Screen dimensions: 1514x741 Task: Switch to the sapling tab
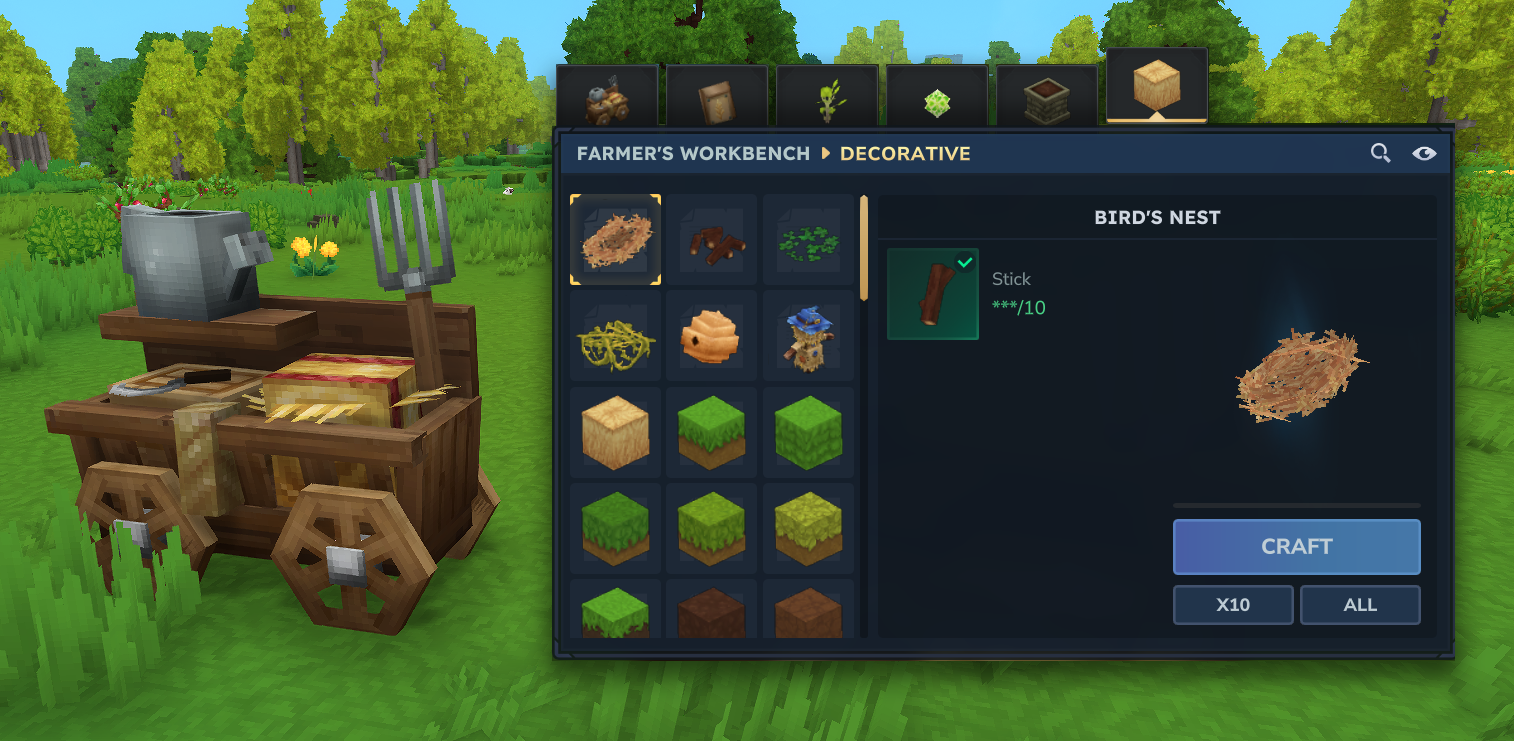coord(827,97)
